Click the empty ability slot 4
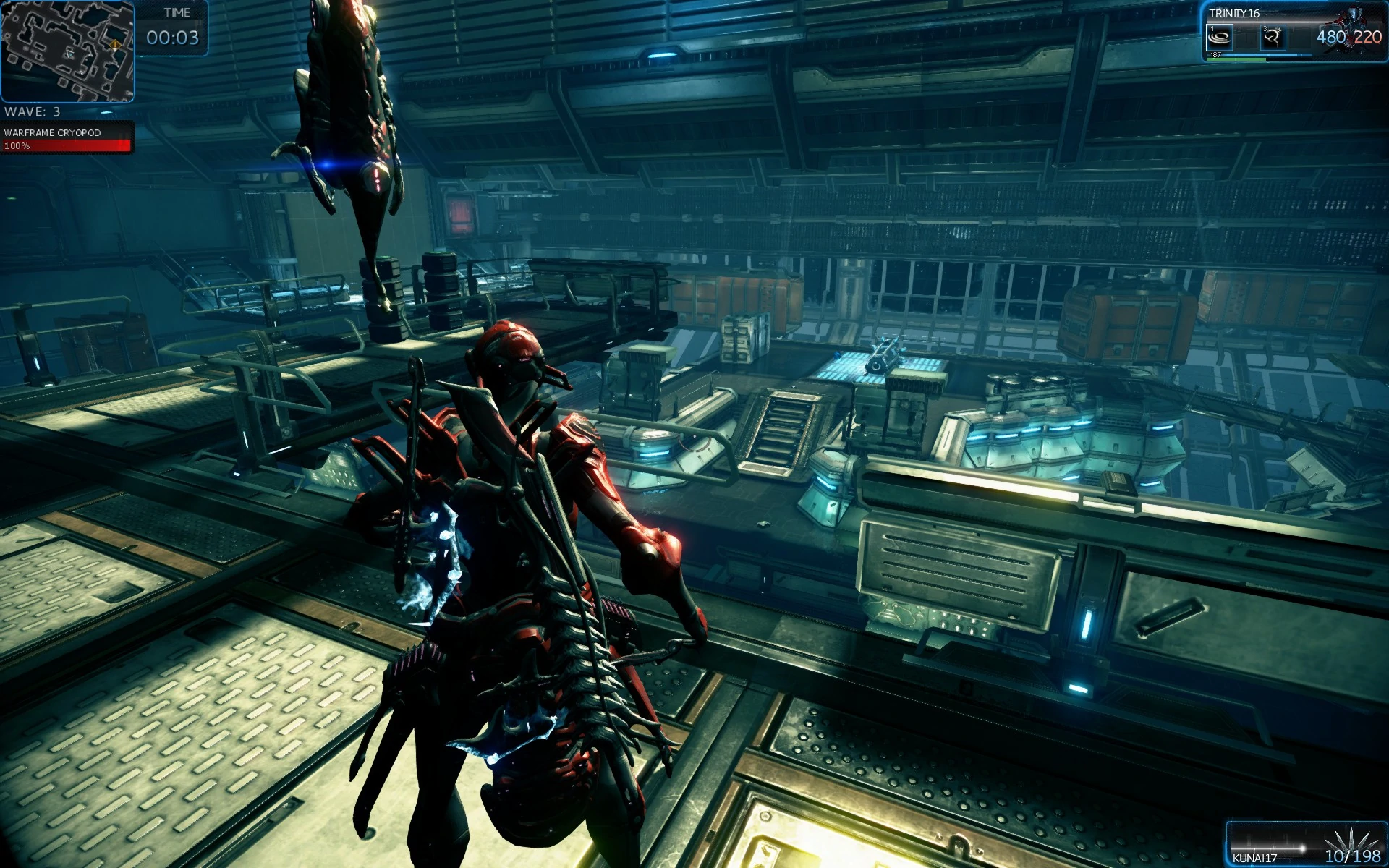 click(x=1300, y=38)
